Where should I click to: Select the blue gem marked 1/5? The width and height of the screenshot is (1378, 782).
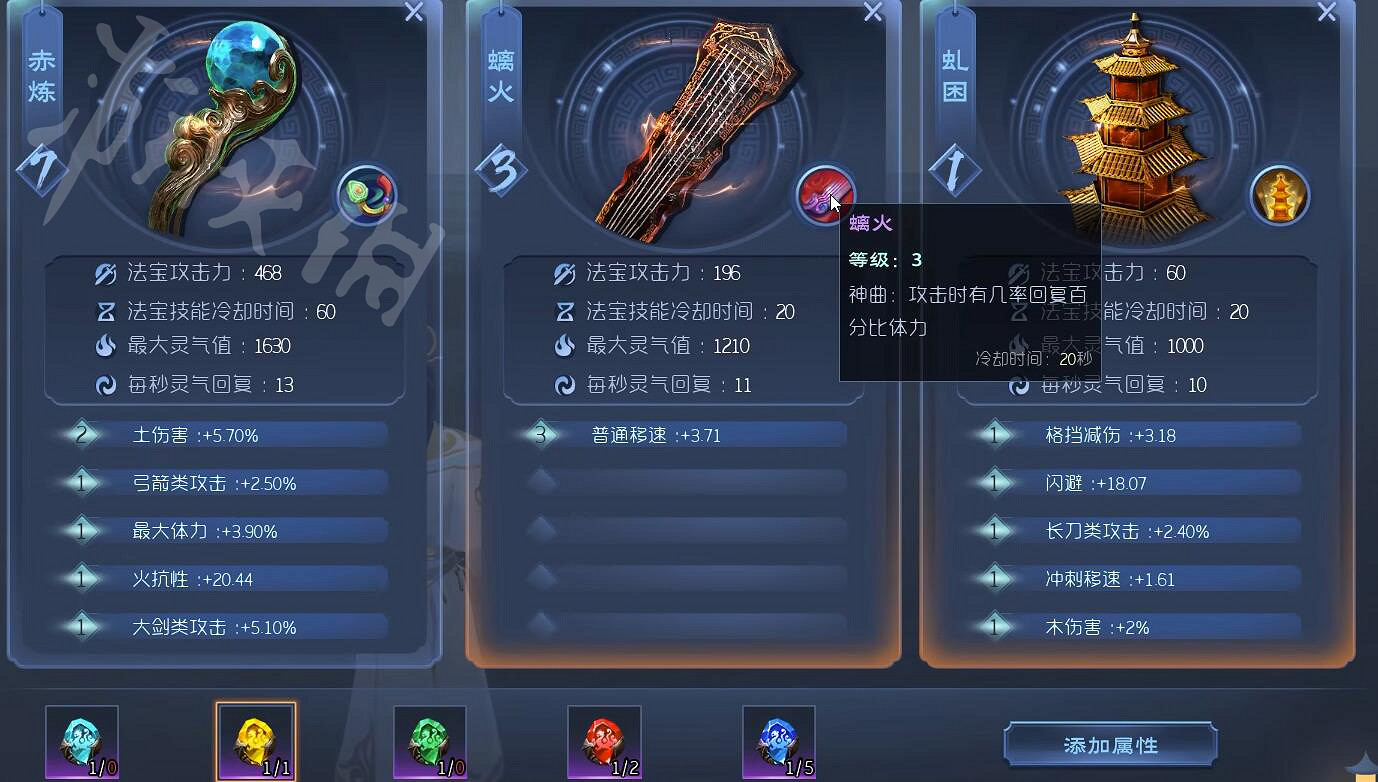pyautogui.click(x=778, y=740)
